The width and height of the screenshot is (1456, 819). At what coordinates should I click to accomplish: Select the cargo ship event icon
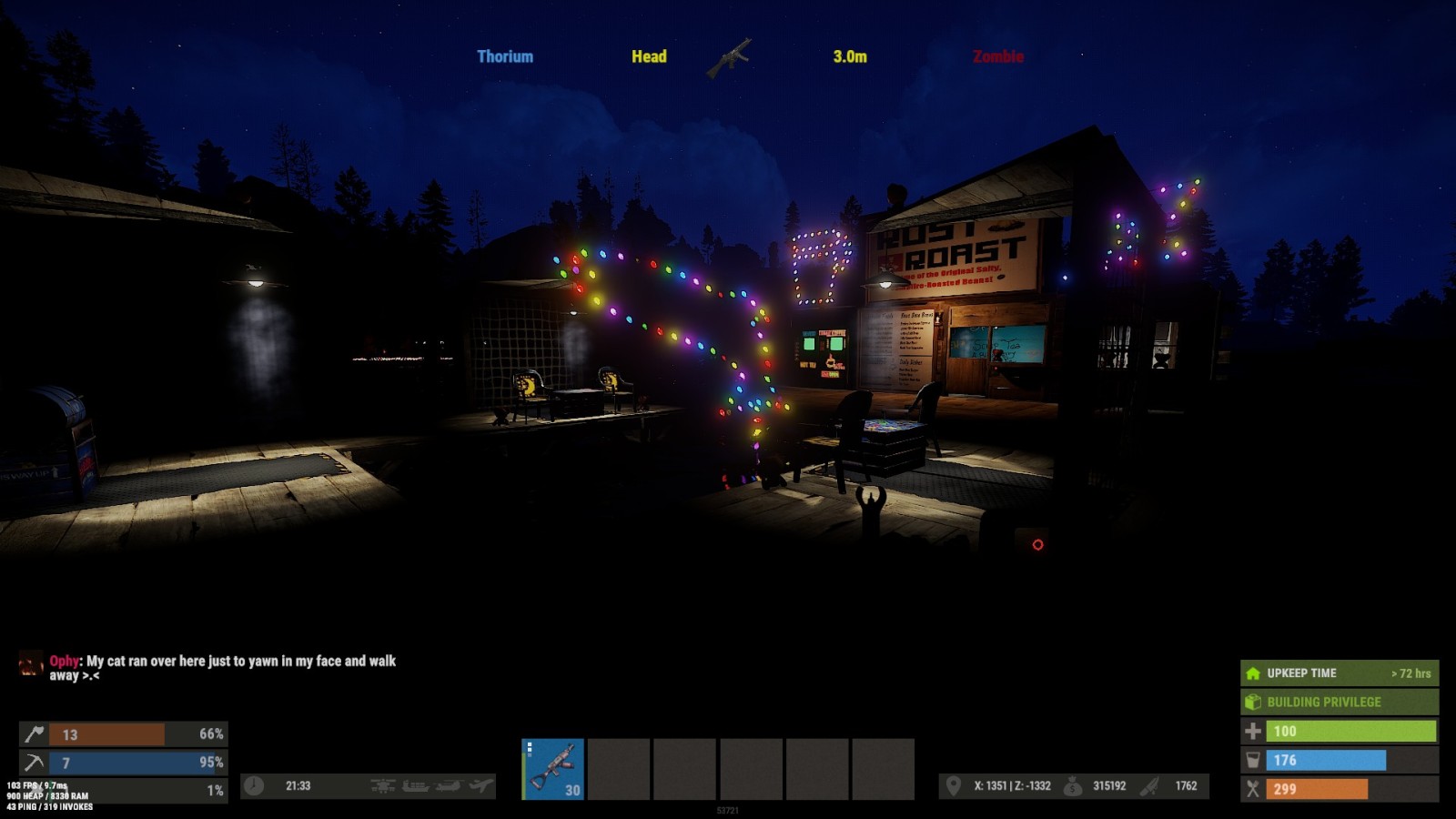[x=416, y=786]
